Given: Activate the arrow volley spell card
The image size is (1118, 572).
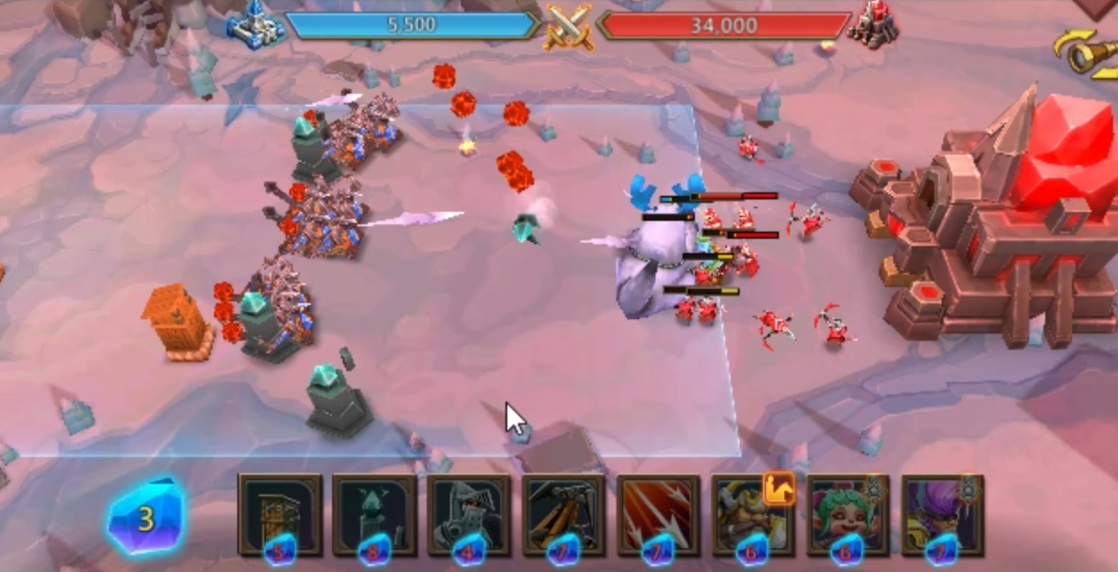Looking at the screenshot, I should (x=658, y=514).
